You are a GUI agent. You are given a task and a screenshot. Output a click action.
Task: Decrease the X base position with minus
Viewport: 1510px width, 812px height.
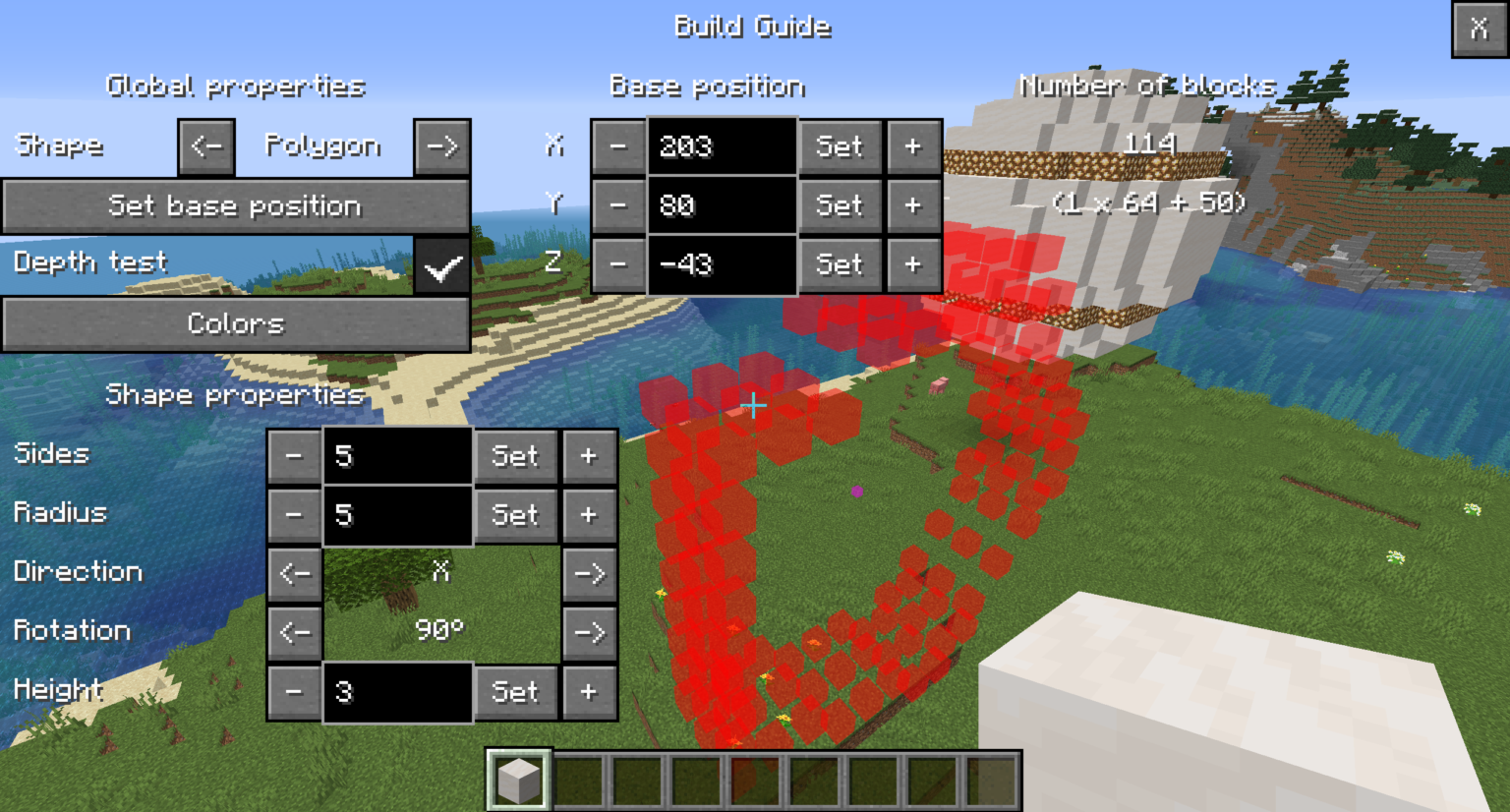(619, 145)
